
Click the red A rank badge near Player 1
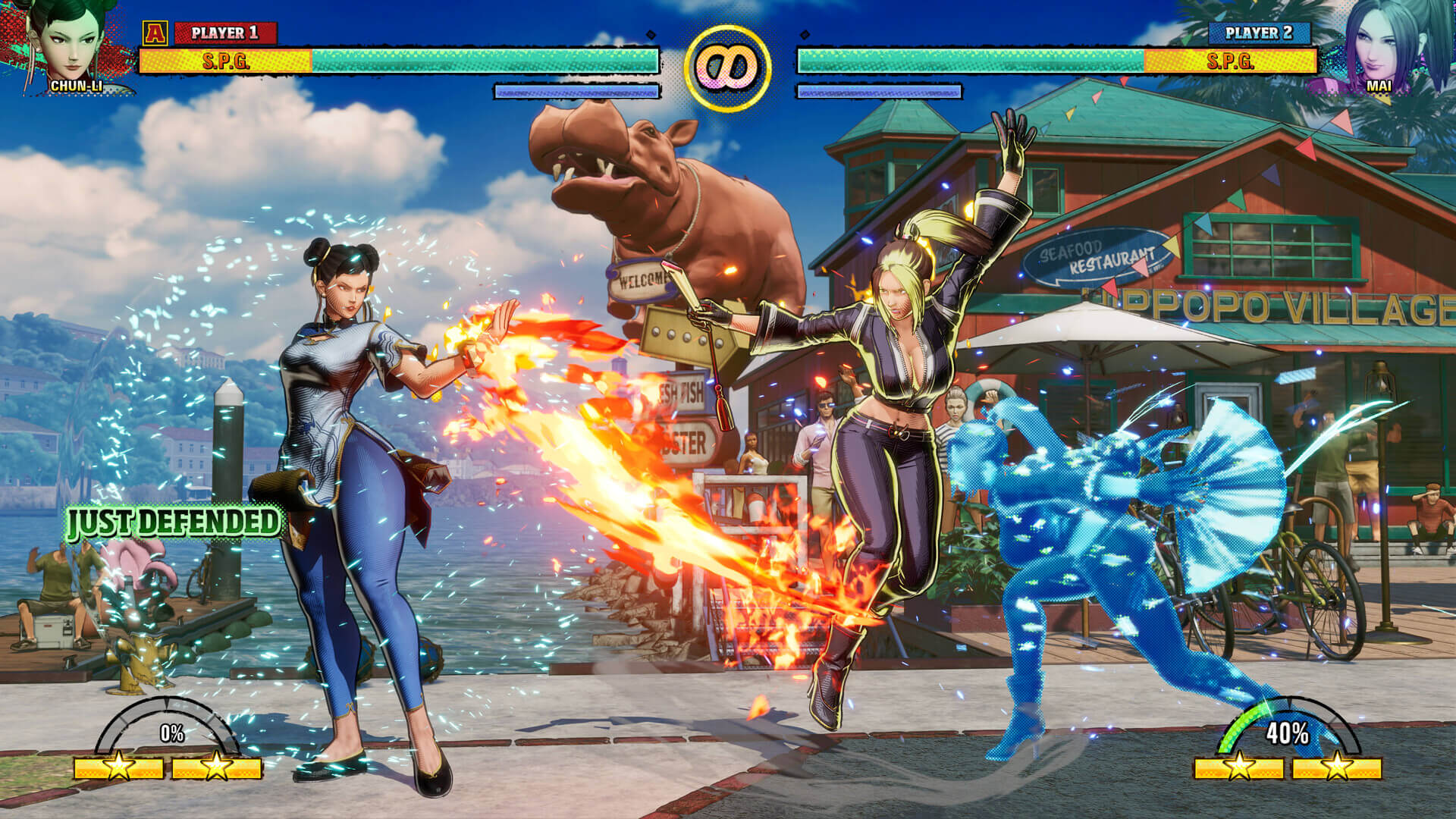pyautogui.click(x=157, y=33)
